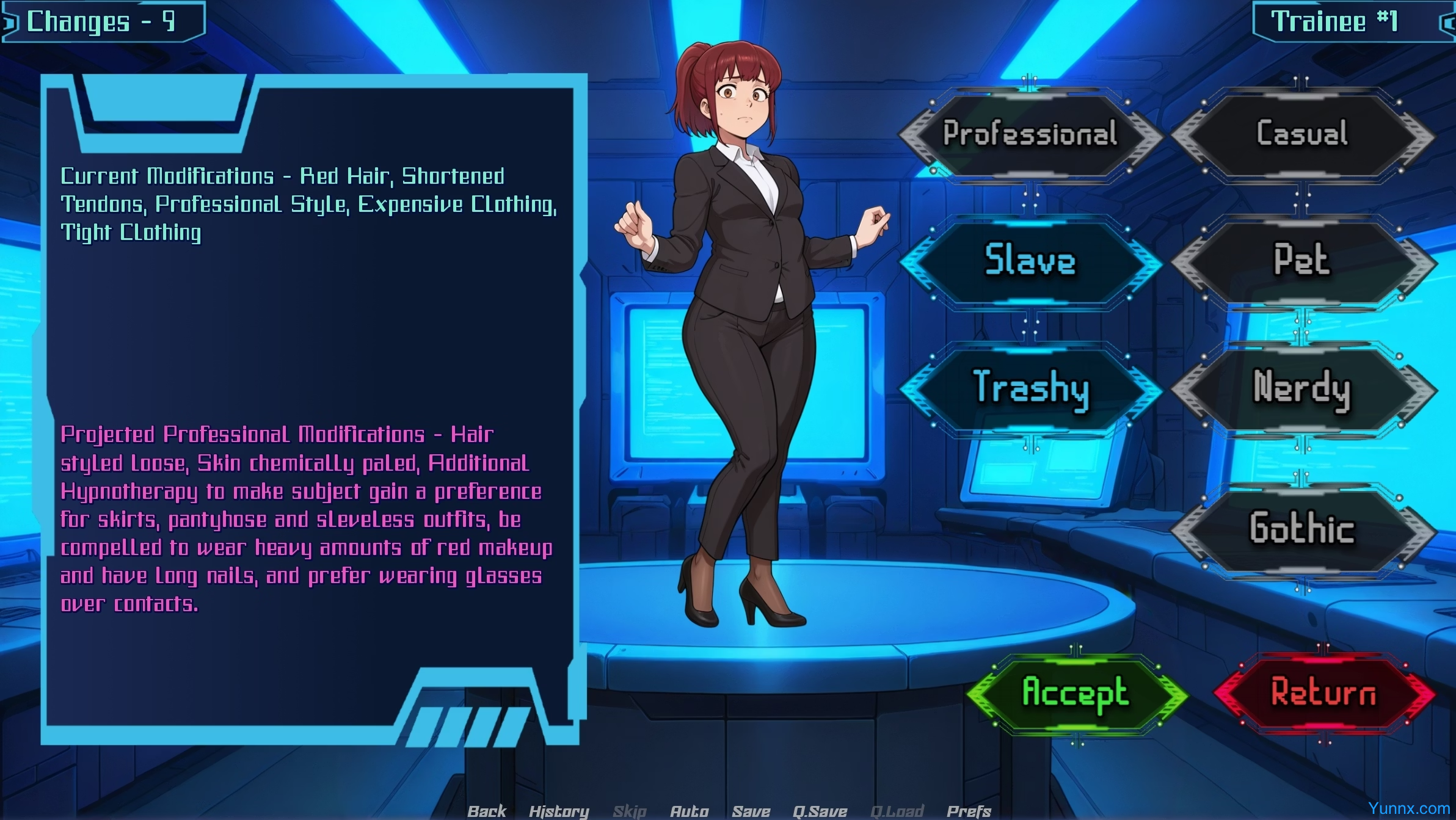Screen dimensions: 1456x820
Task: Open the Prefs menu
Action: (969, 811)
